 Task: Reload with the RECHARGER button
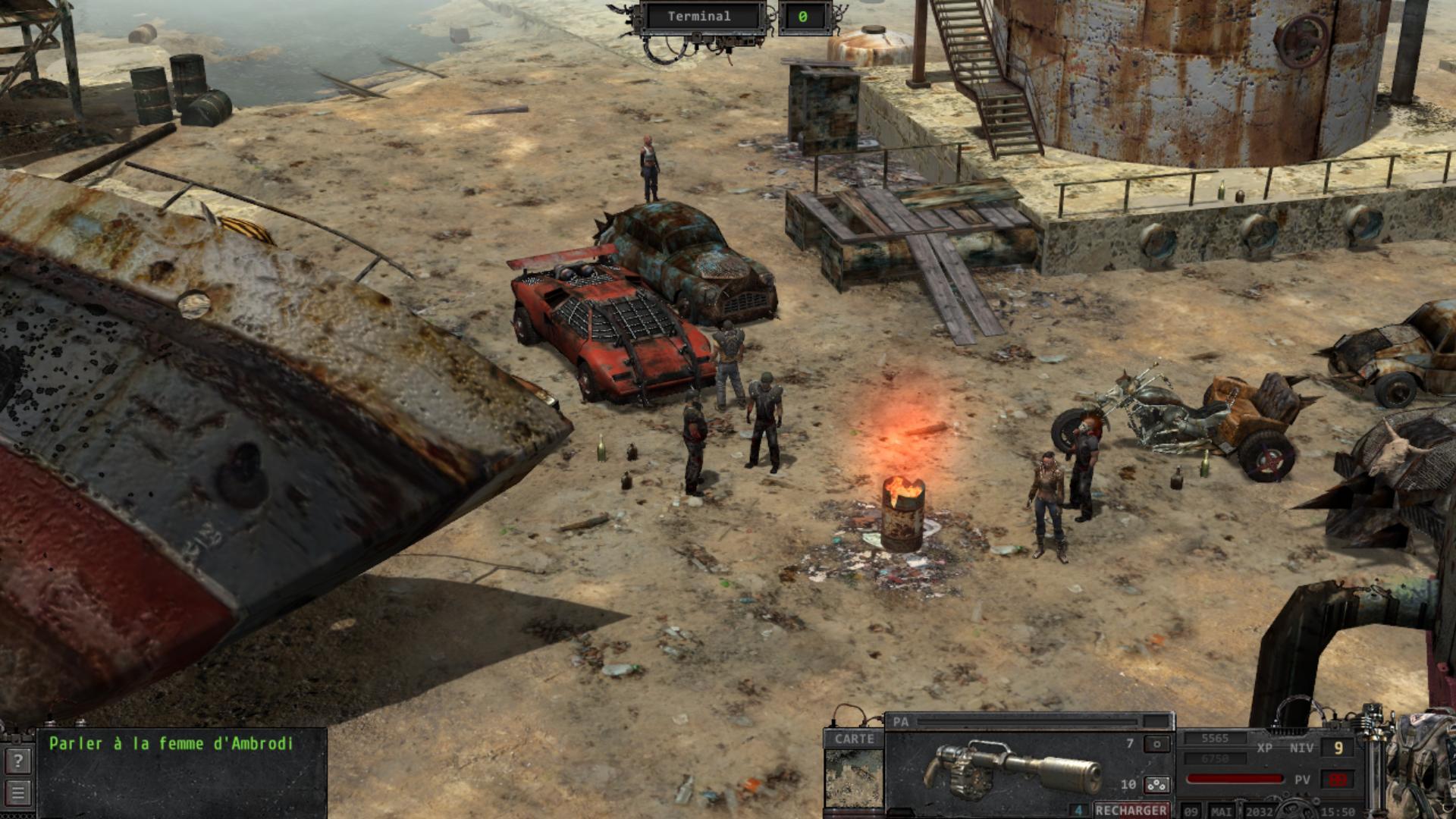[1131, 810]
